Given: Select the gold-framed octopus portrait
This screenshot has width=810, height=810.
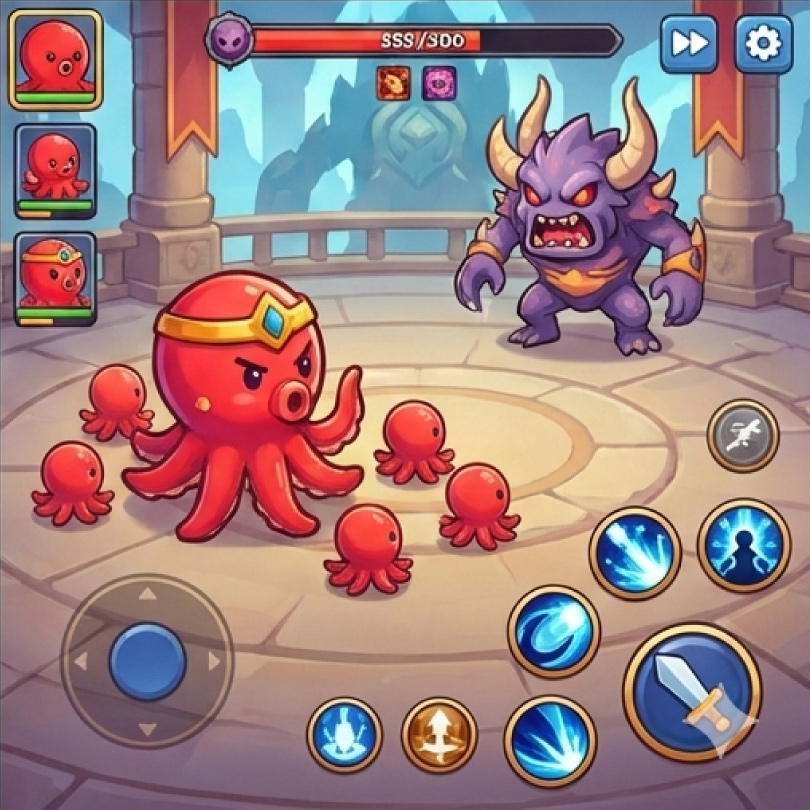Looking at the screenshot, I should (56, 59).
